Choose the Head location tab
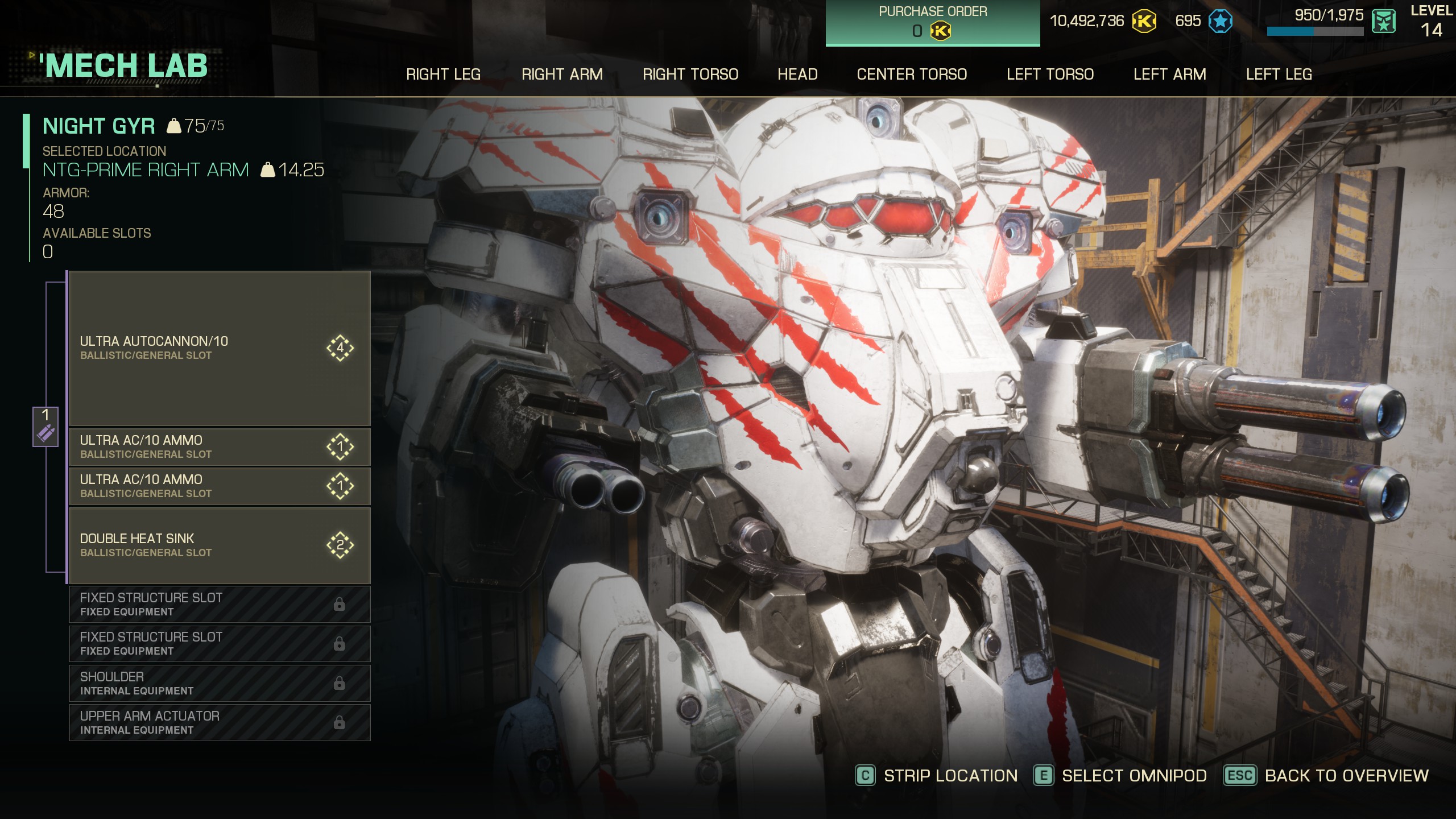This screenshot has width=1456, height=819. click(x=797, y=75)
